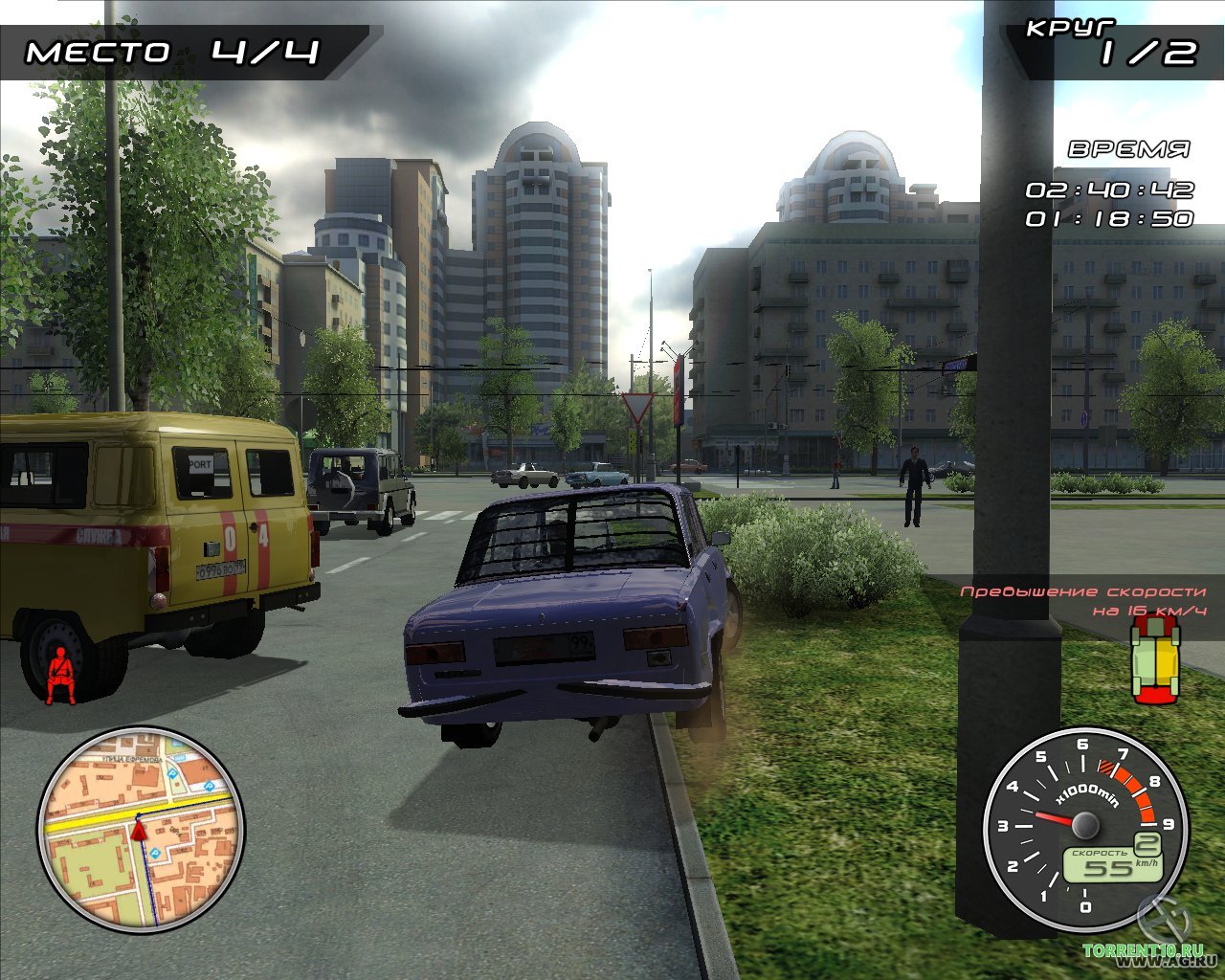Select the red seatbelt warning icon
1225x980 pixels.
pyautogui.click(x=61, y=674)
